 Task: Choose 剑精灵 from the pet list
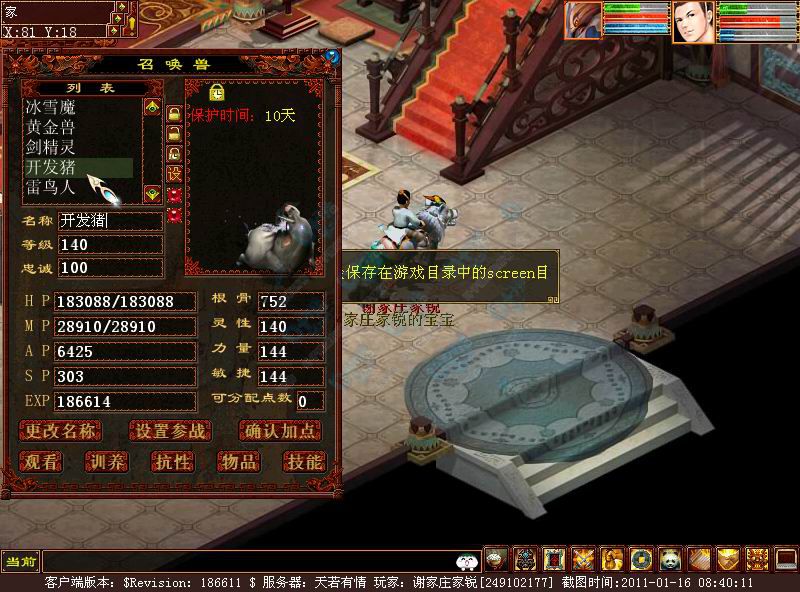pos(51,147)
